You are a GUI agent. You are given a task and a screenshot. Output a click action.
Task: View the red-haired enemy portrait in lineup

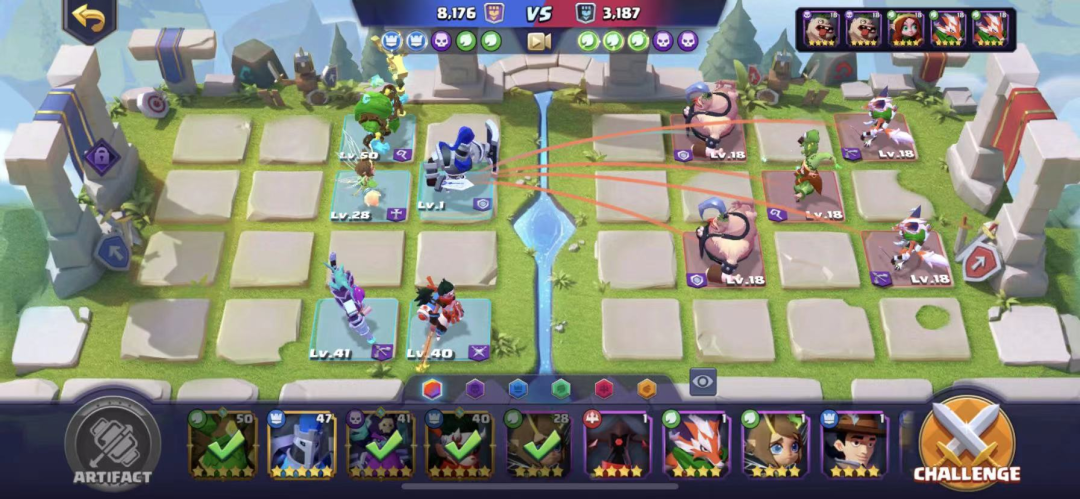coord(906,28)
